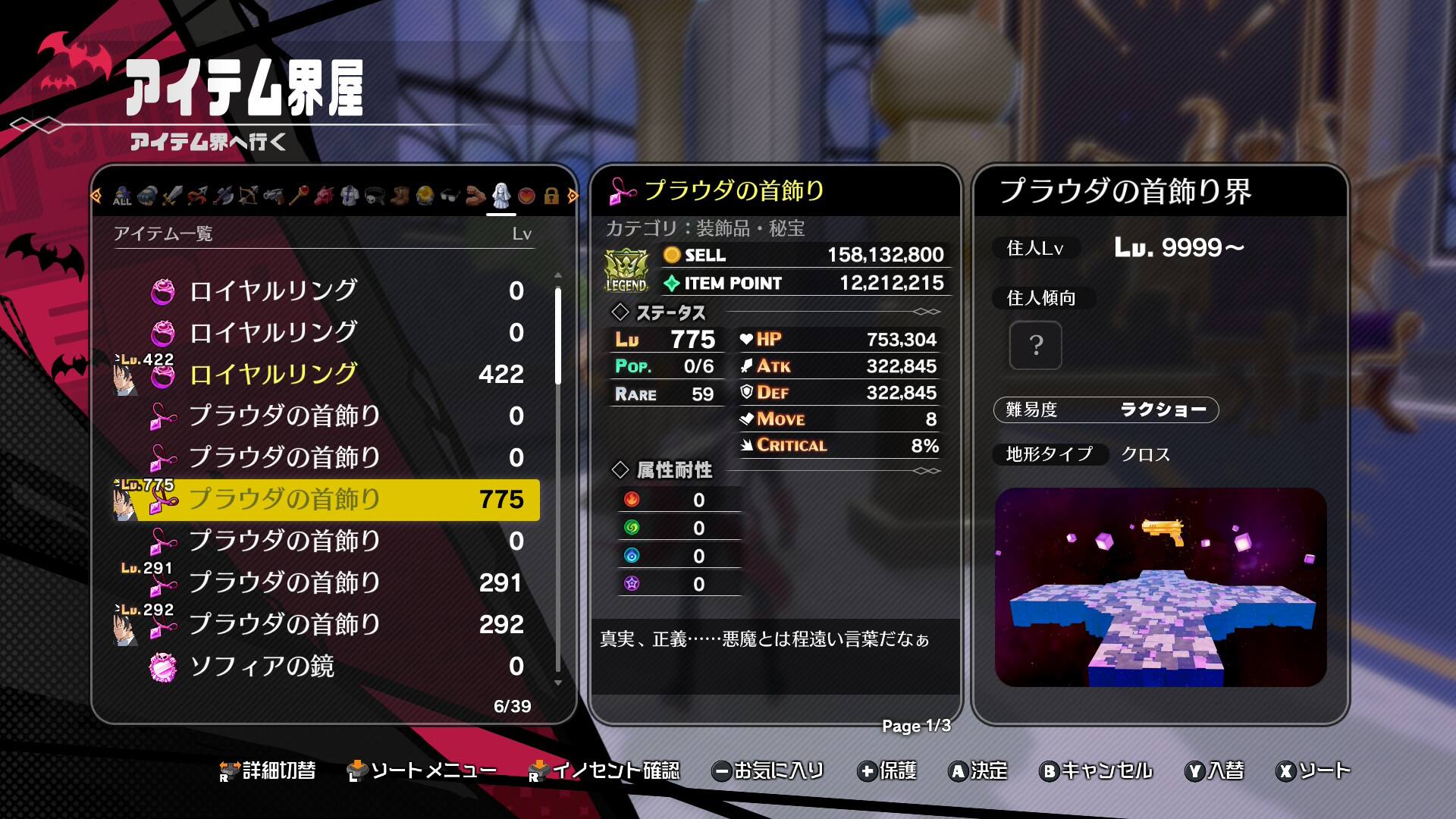Viewport: 1456px width, 819px height.
Task: Open the padlock protected-items tab
Action: (551, 196)
